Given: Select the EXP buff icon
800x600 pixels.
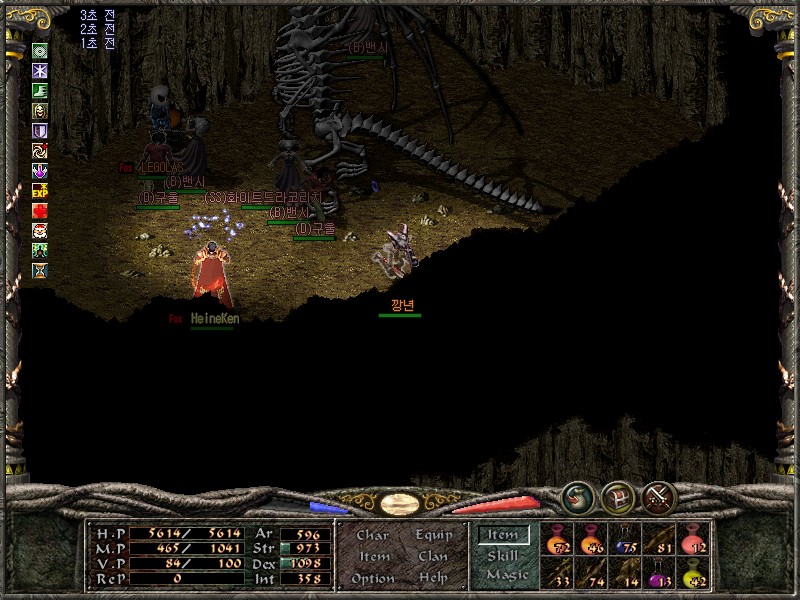Looking at the screenshot, I should [x=40, y=190].
